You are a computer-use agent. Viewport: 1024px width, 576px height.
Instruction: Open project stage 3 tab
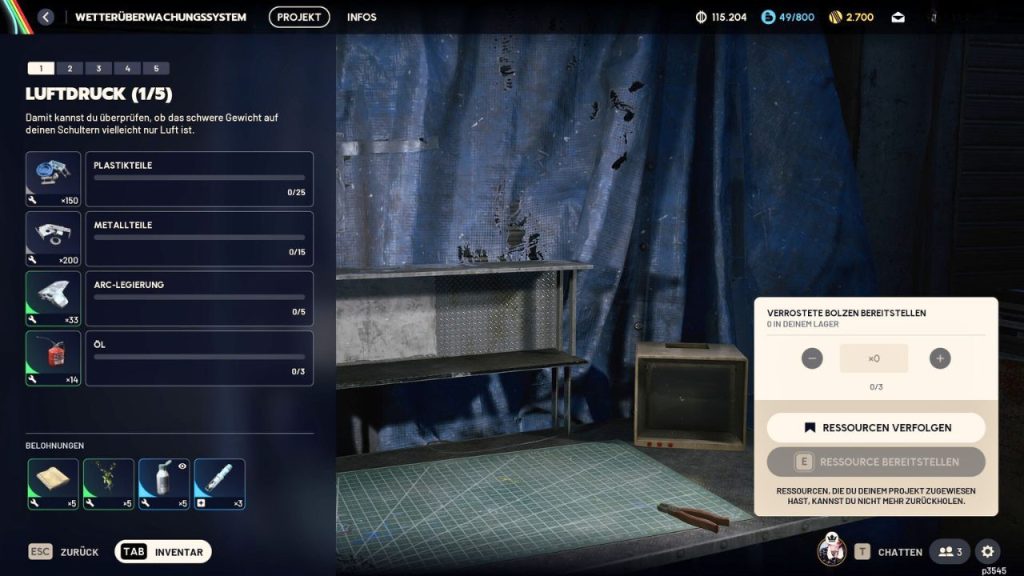(x=98, y=68)
